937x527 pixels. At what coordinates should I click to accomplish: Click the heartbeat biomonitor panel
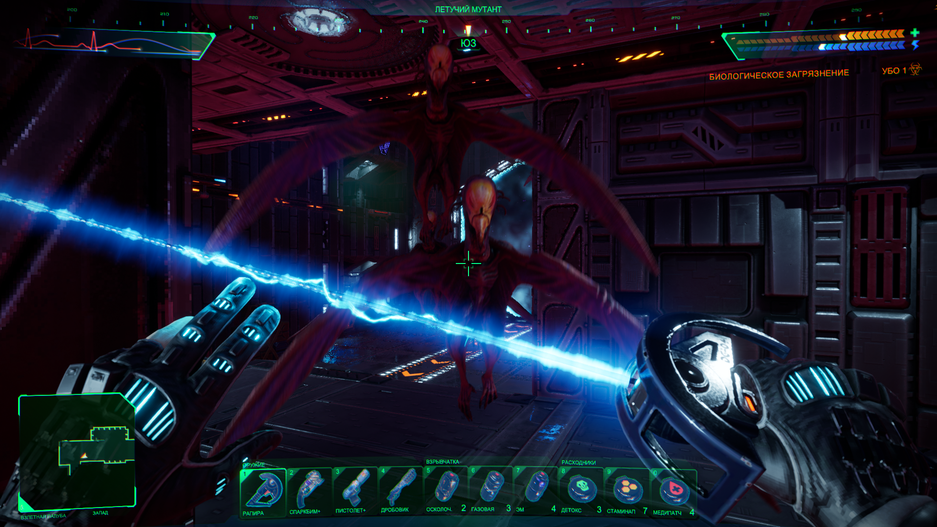click(x=115, y=43)
